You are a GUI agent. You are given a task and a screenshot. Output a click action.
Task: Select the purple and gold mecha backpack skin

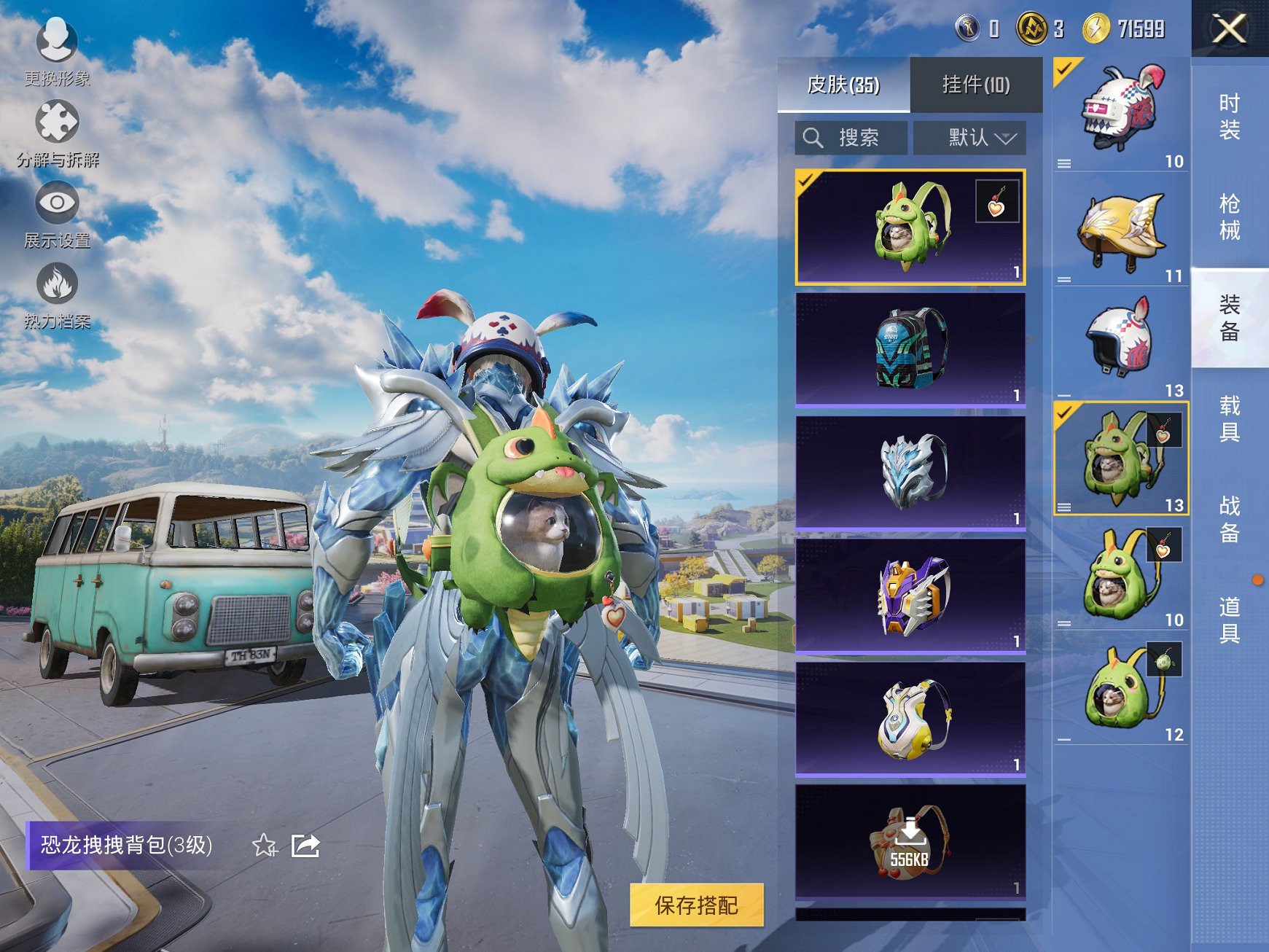coord(910,595)
